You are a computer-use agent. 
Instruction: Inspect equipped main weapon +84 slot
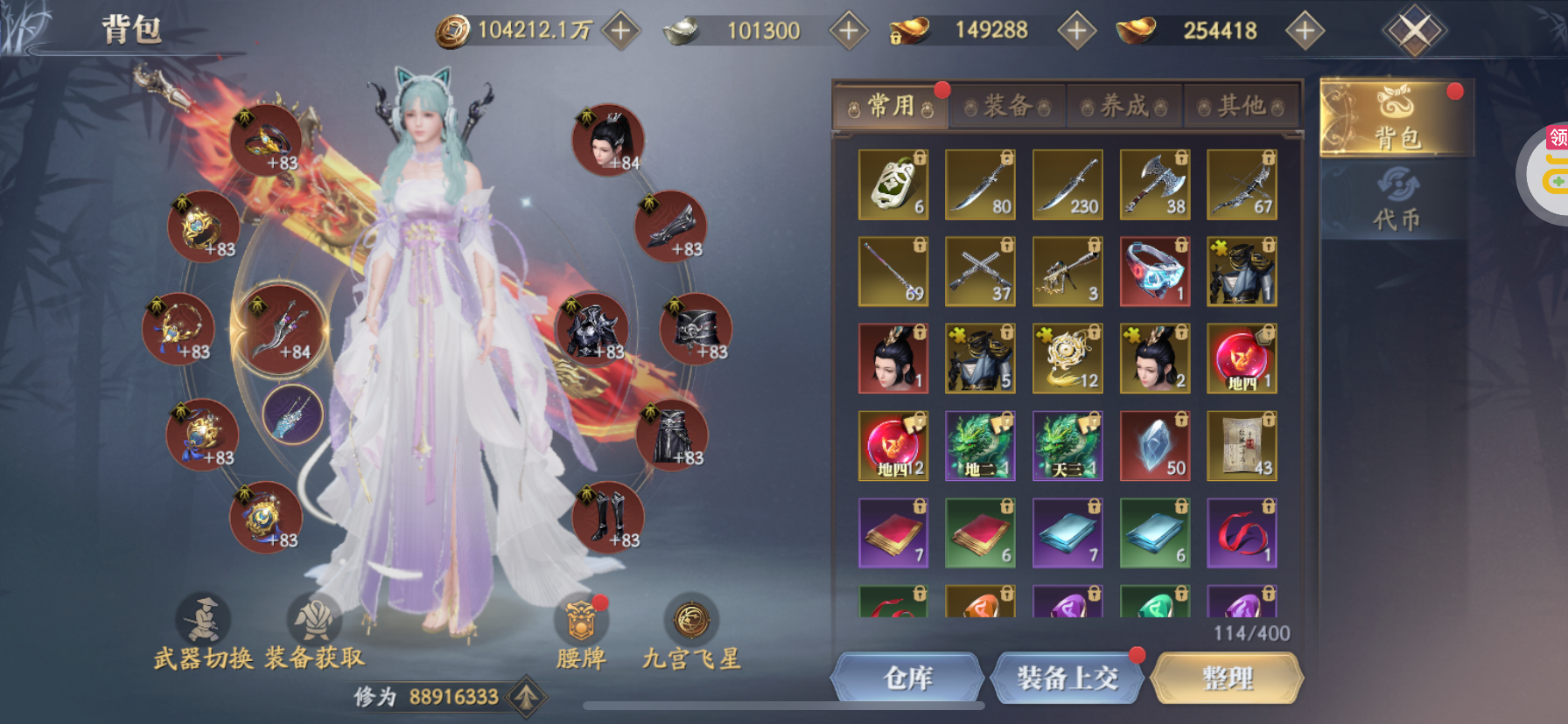(x=280, y=331)
